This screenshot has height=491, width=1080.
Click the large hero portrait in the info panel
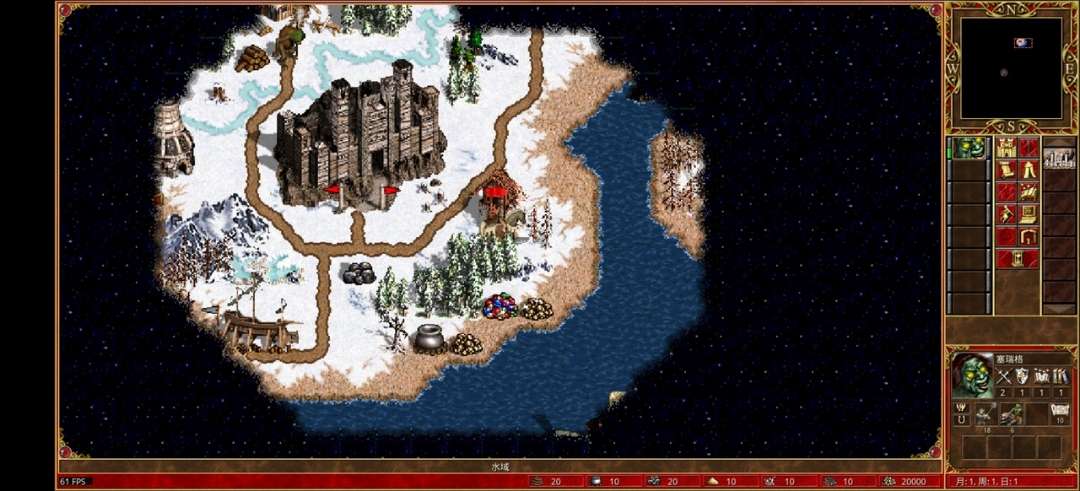point(972,376)
